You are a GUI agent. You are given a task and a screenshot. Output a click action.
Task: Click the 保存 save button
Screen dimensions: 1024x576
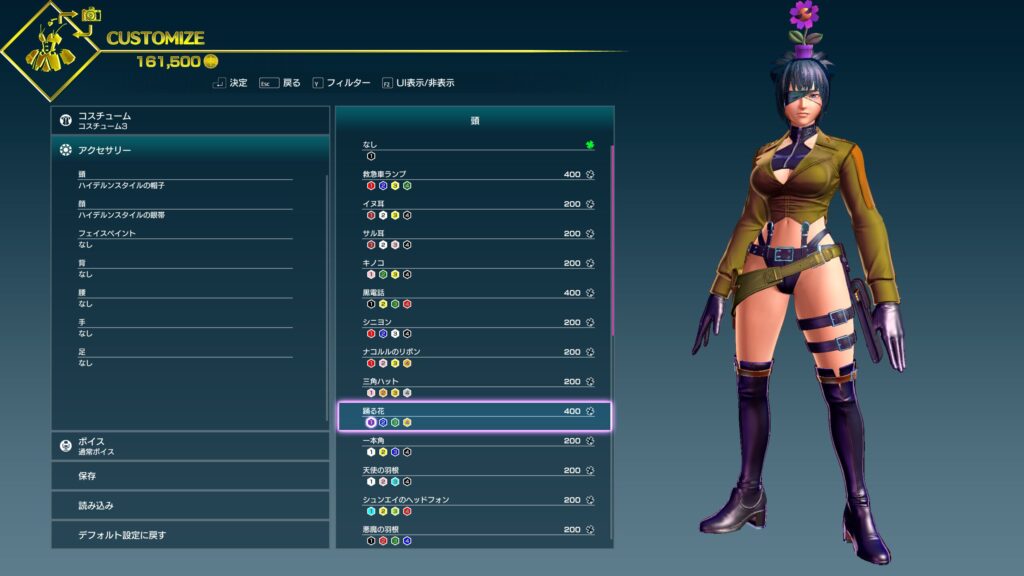pyautogui.click(x=190, y=476)
